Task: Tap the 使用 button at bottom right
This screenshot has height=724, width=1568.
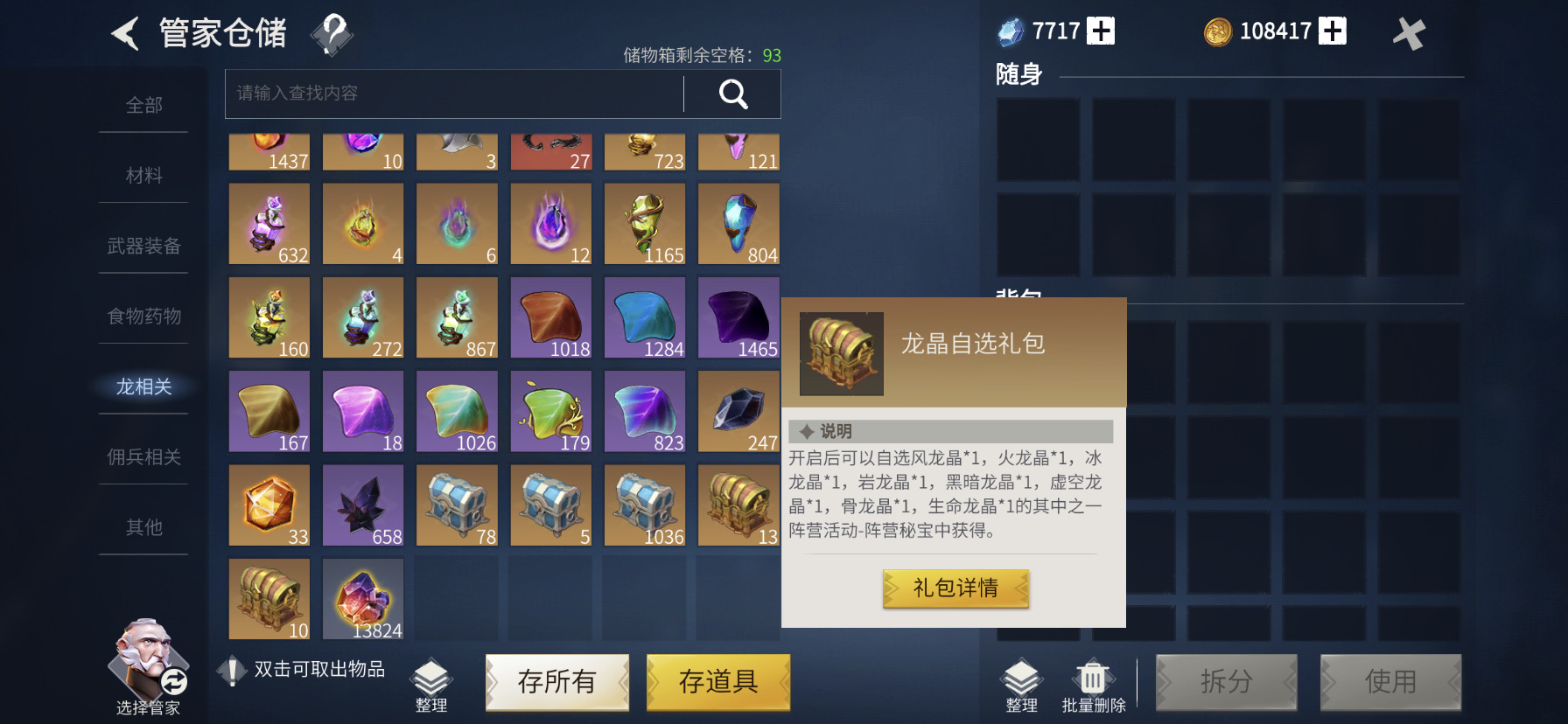Action: point(1391,682)
